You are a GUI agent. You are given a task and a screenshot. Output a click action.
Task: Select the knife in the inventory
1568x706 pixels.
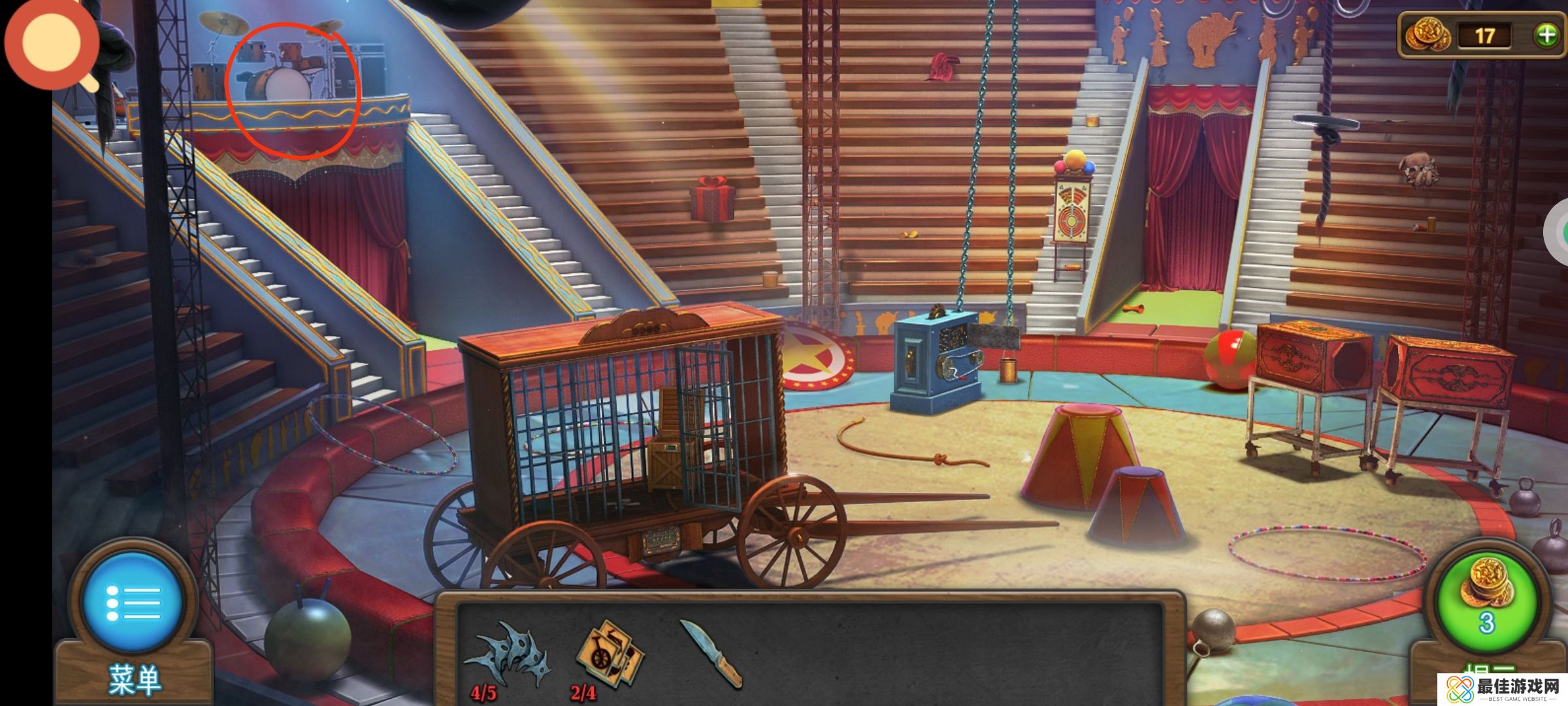[x=711, y=654]
